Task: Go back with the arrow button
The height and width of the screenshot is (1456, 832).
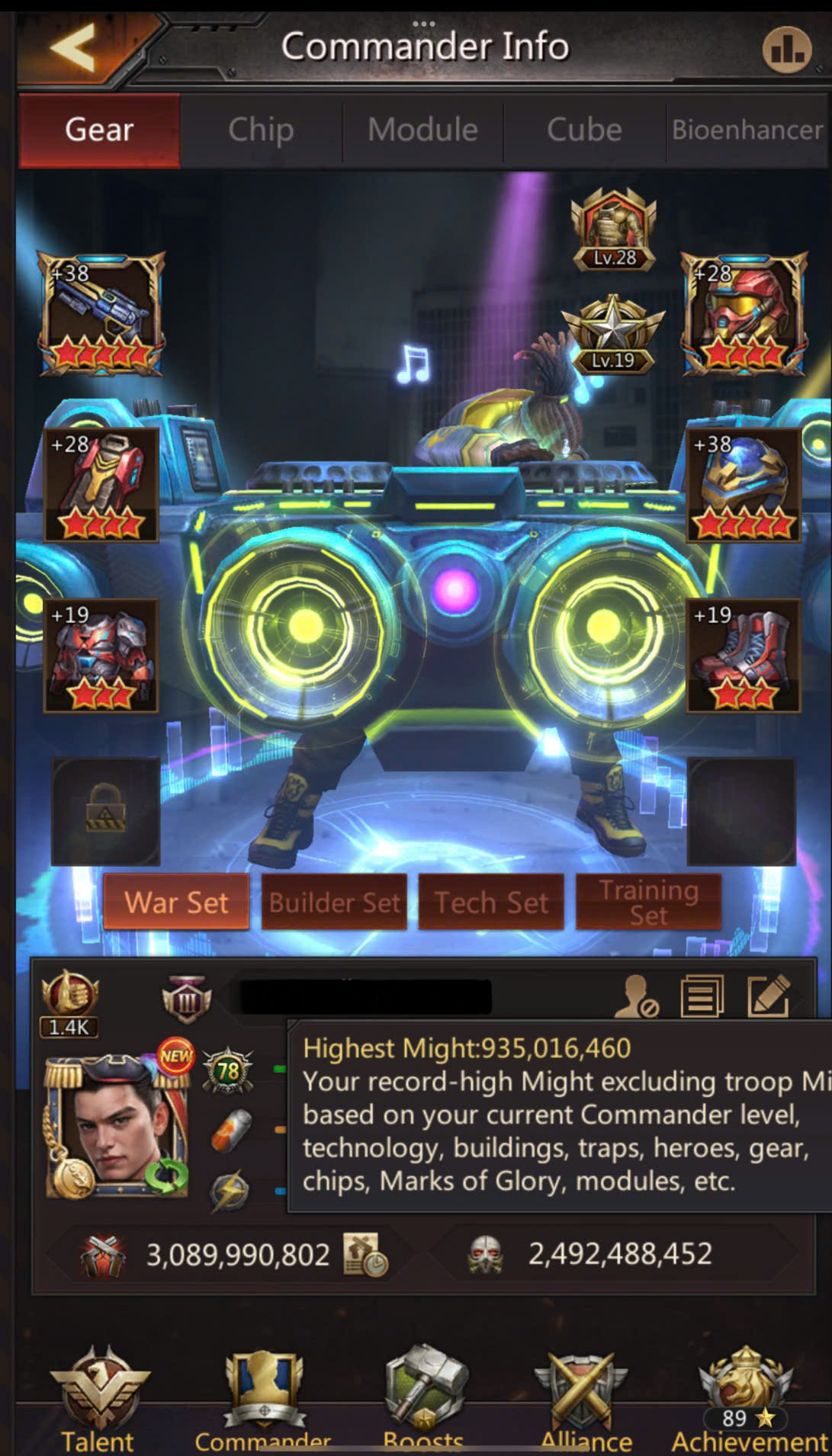Action: click(74, 47)
